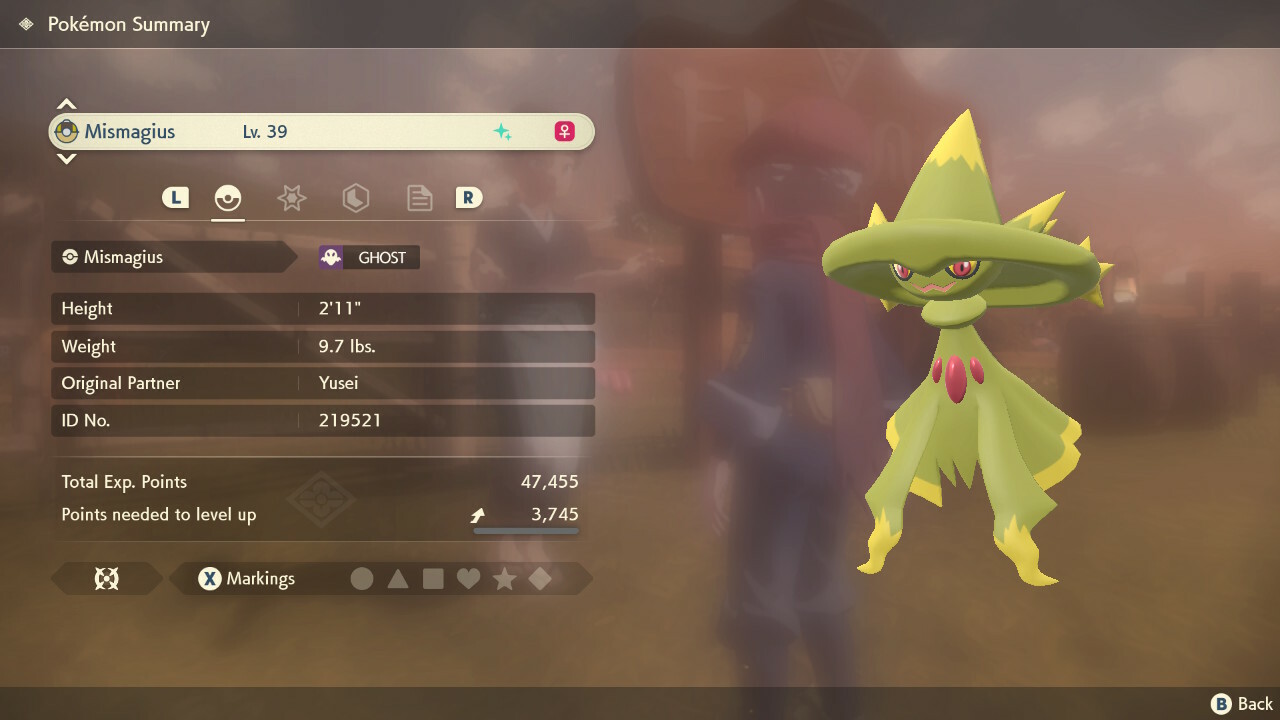Open the Poké Ball general info tab
The height and width of the screenshot is (720, 1280).
pyautogui.click(x=228, y=198)
